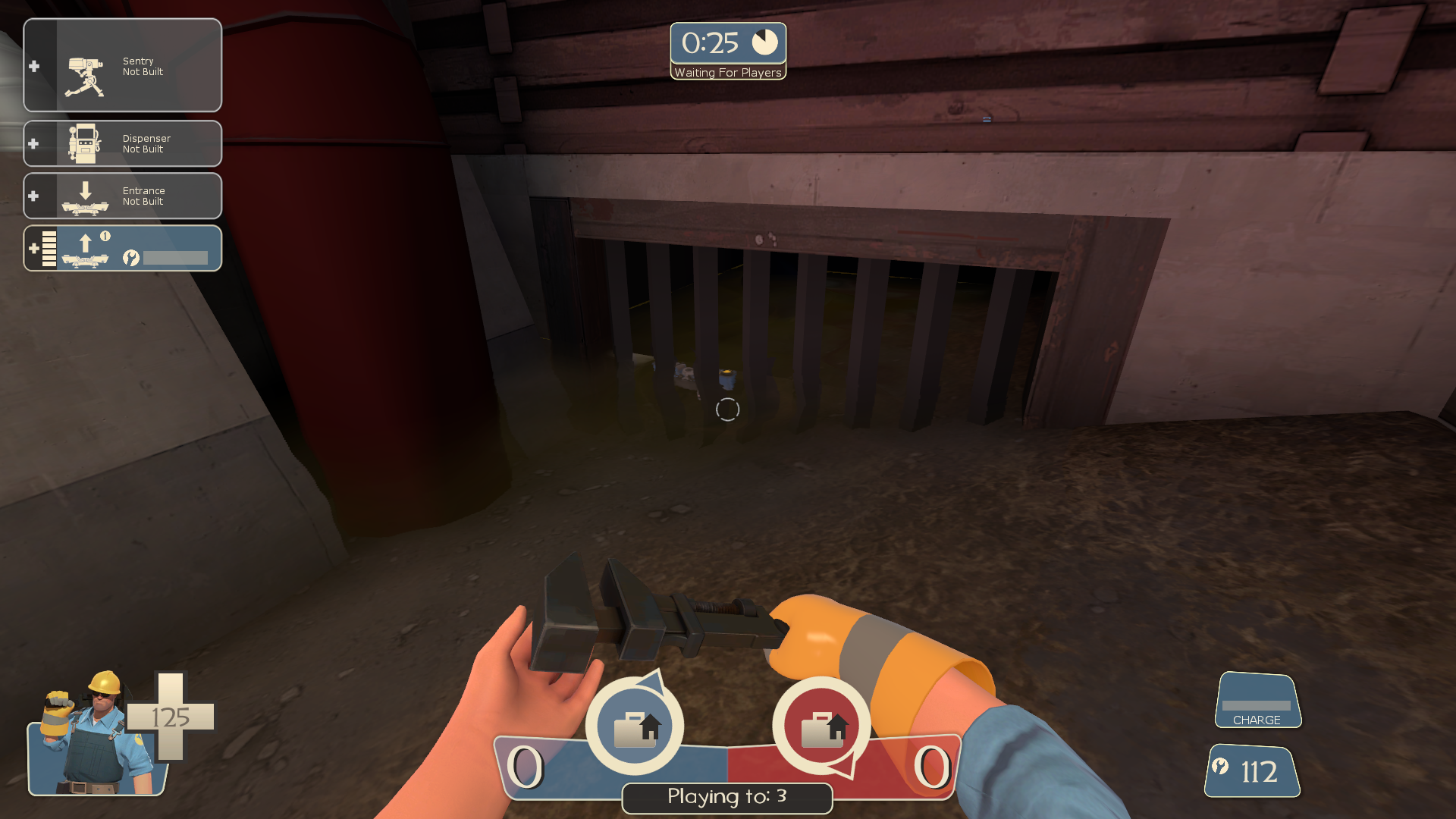Select the Dispenser icon in the build list

coord(86,143)
